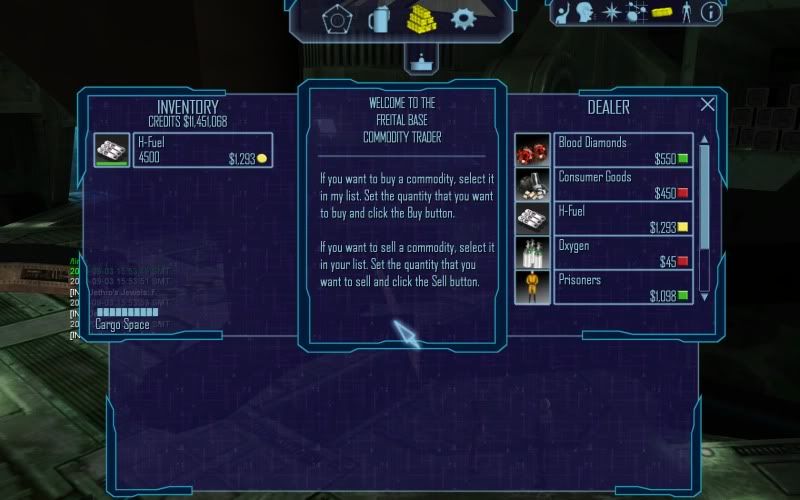Visit the equipment dealer gear icon
Screen dimensions: 800x500
463,18
